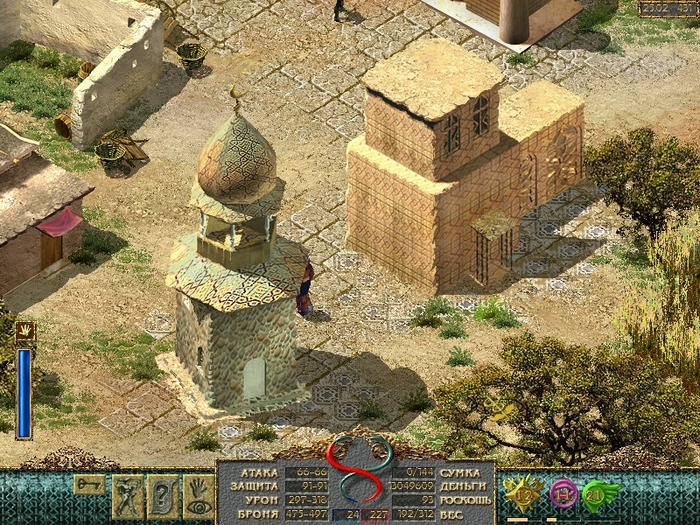Viewport: 700px width, 525px height.
Task: Click the key icon button
Action: (88, 484)
